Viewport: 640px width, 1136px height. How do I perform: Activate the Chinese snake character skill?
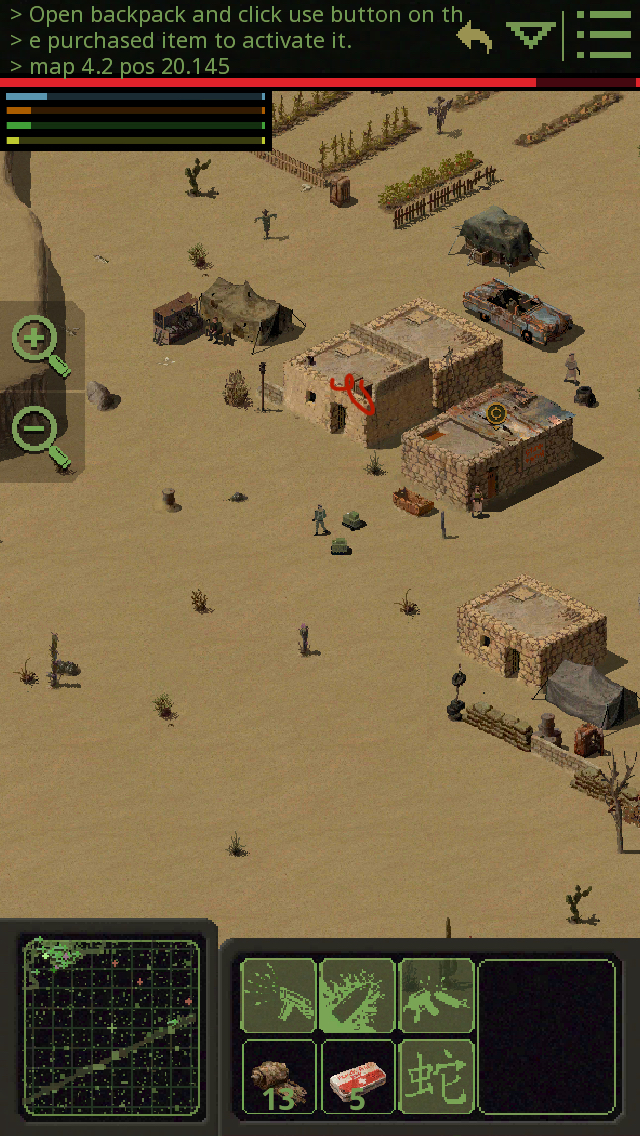point(436,1076)
